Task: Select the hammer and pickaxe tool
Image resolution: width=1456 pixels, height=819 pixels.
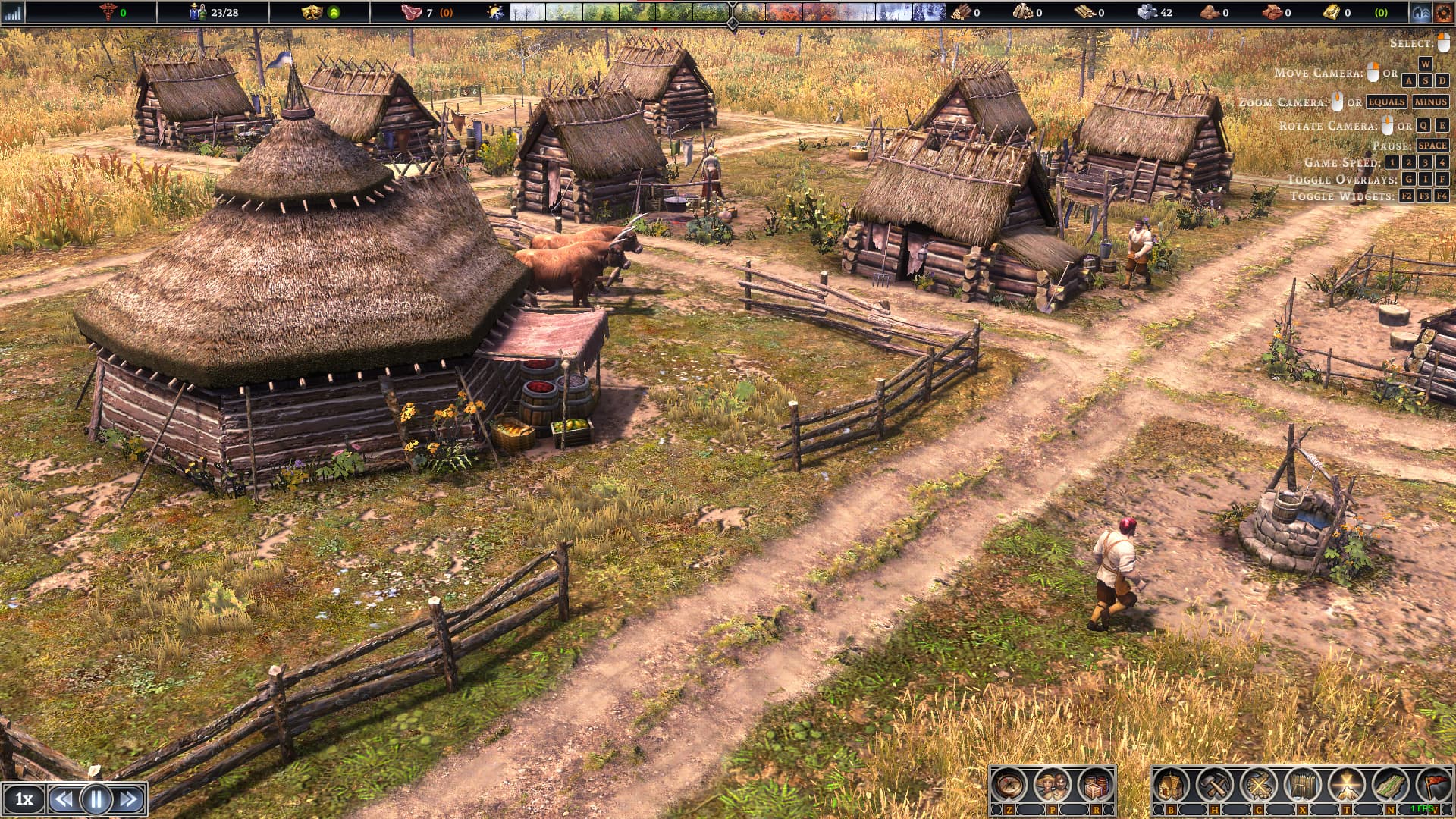Action: pos(1215,786)
